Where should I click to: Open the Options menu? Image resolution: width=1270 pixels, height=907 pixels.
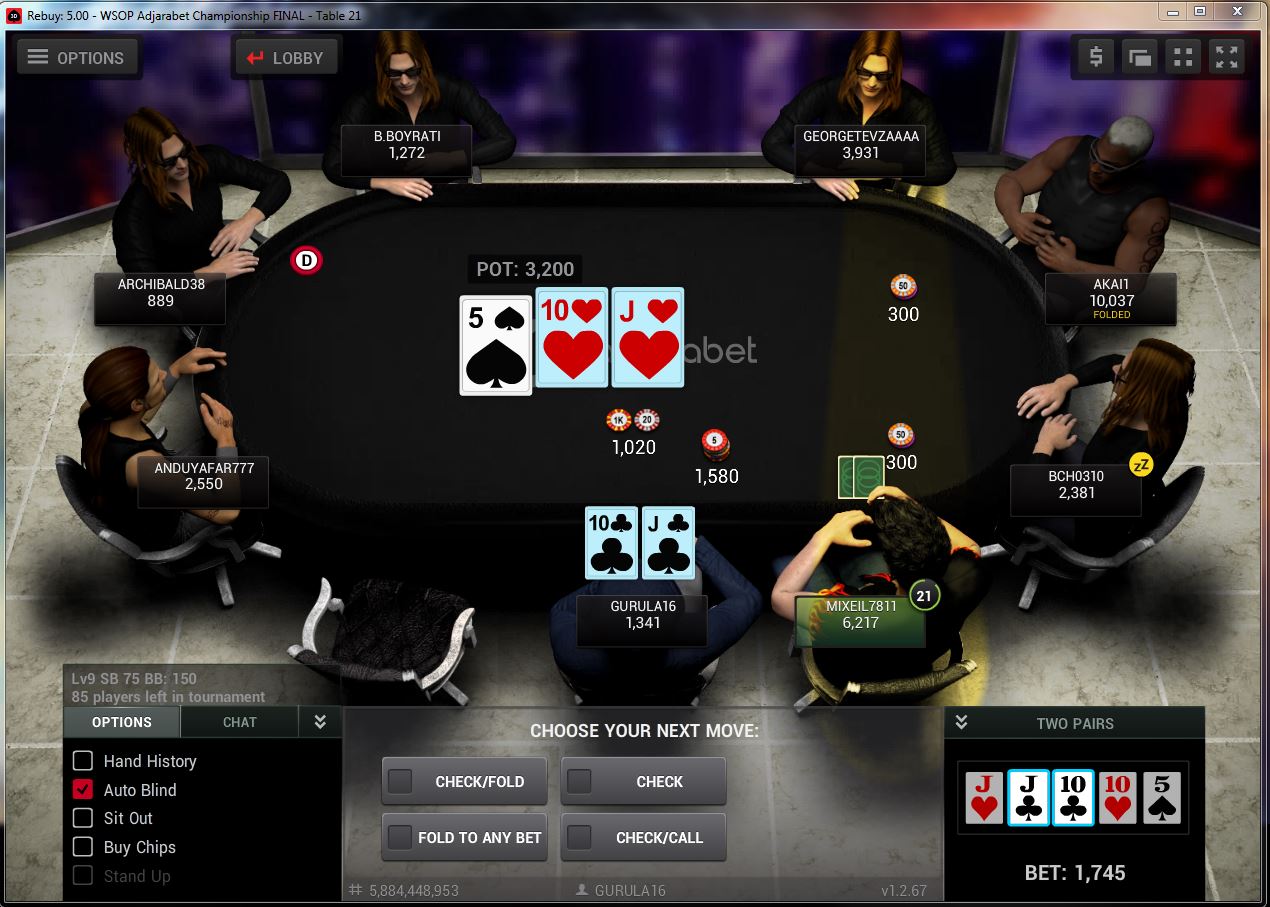point(75,57)
